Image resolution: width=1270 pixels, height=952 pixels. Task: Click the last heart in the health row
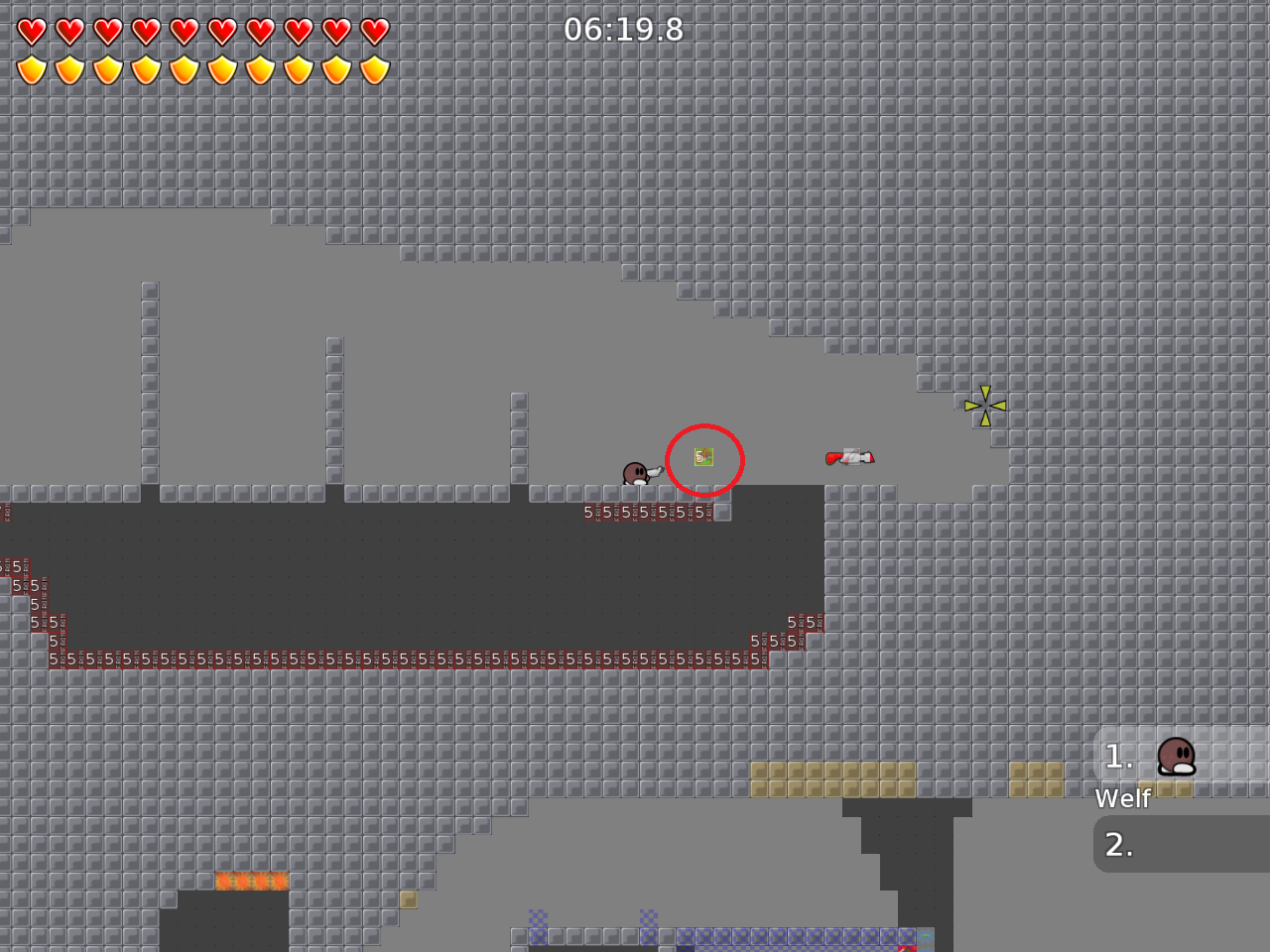pyautogui.click(x=376, y=31)
